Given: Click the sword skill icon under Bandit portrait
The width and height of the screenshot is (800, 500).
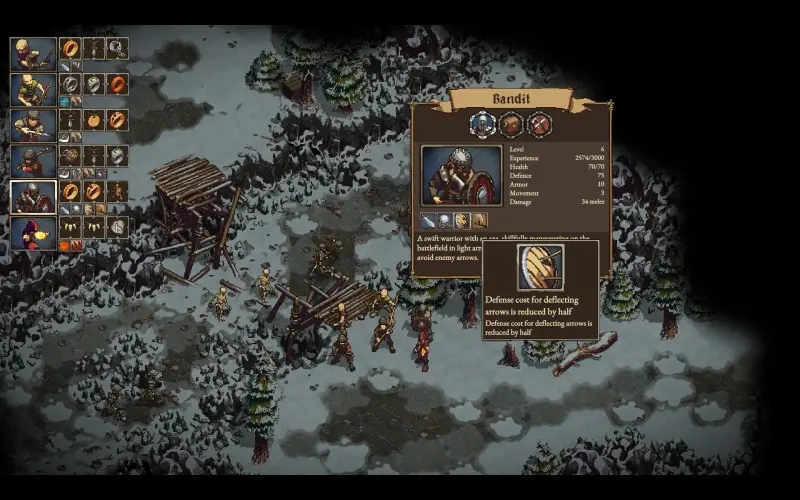Looking at the screenshot, I should coord(428,220).
